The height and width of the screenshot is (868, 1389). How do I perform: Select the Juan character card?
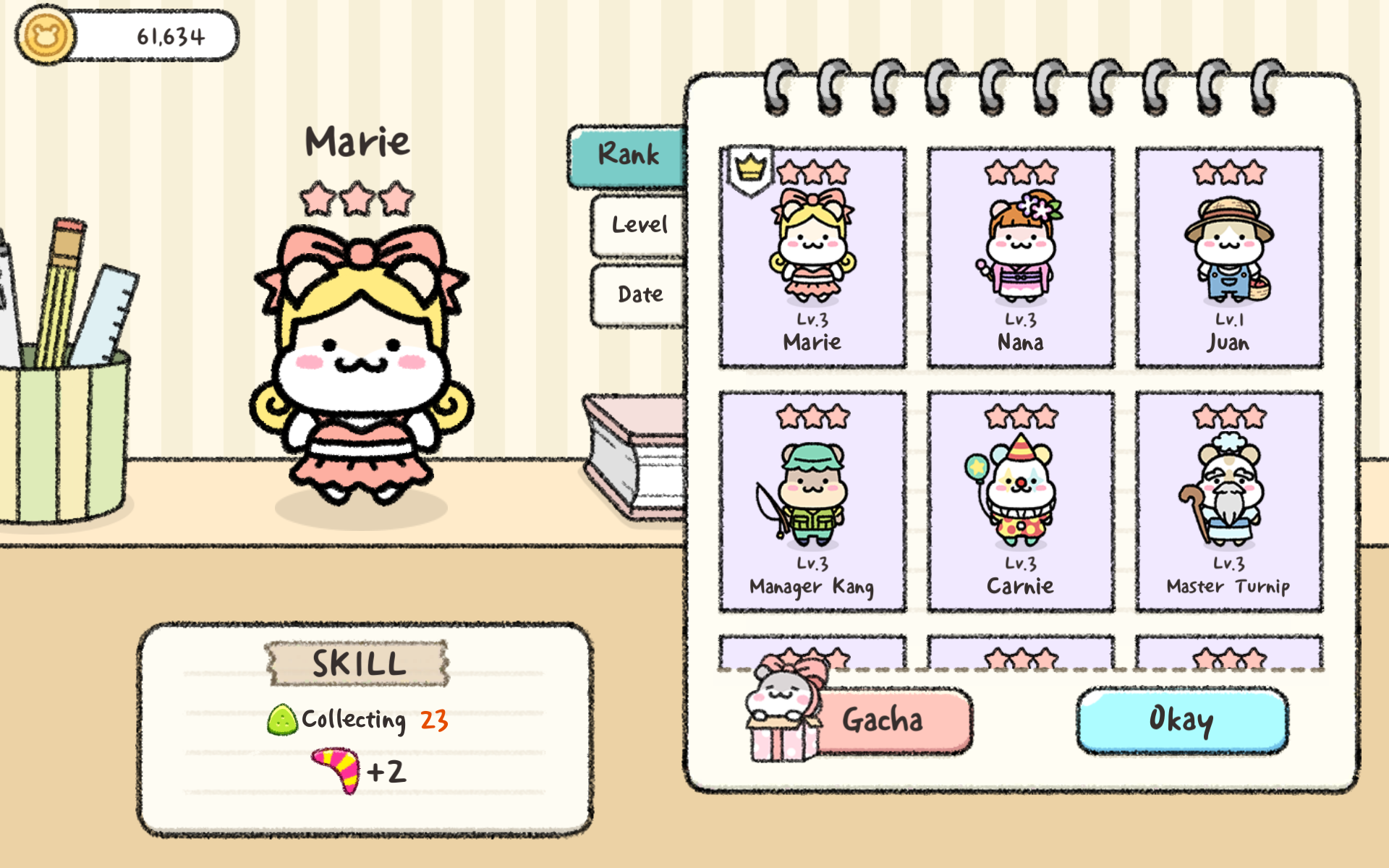[1228, 257]
